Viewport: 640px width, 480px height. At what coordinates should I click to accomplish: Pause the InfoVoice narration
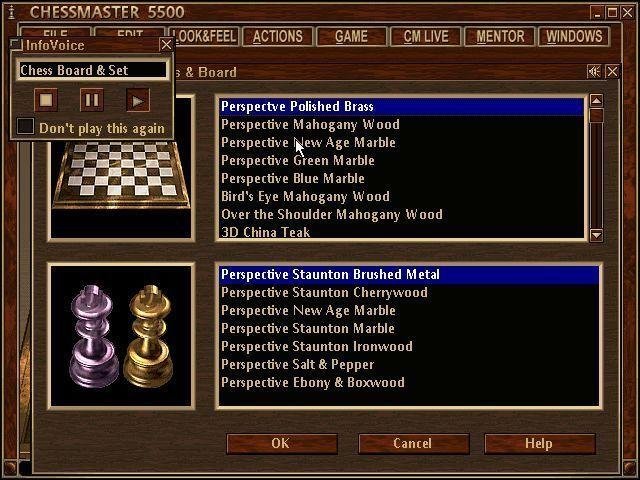(x=91, y=99)
